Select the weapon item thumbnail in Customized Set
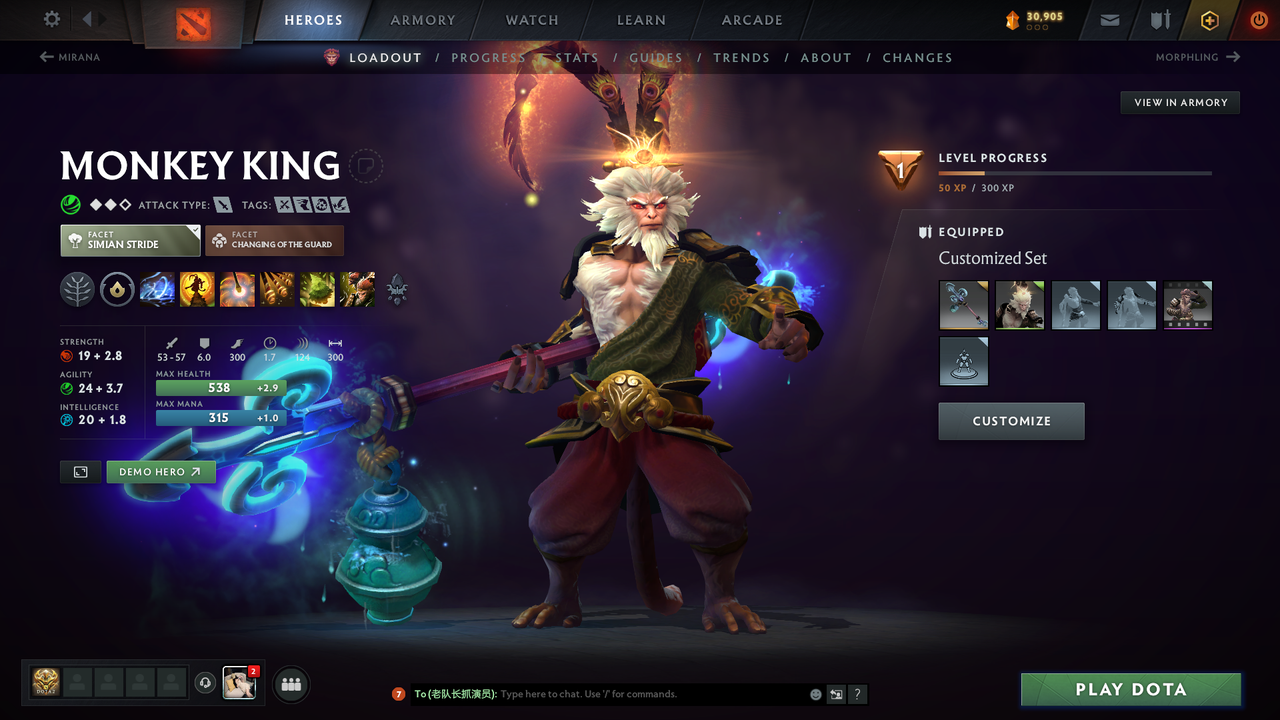Viewport: 1280px width, 720px height. tap(963, 305)
